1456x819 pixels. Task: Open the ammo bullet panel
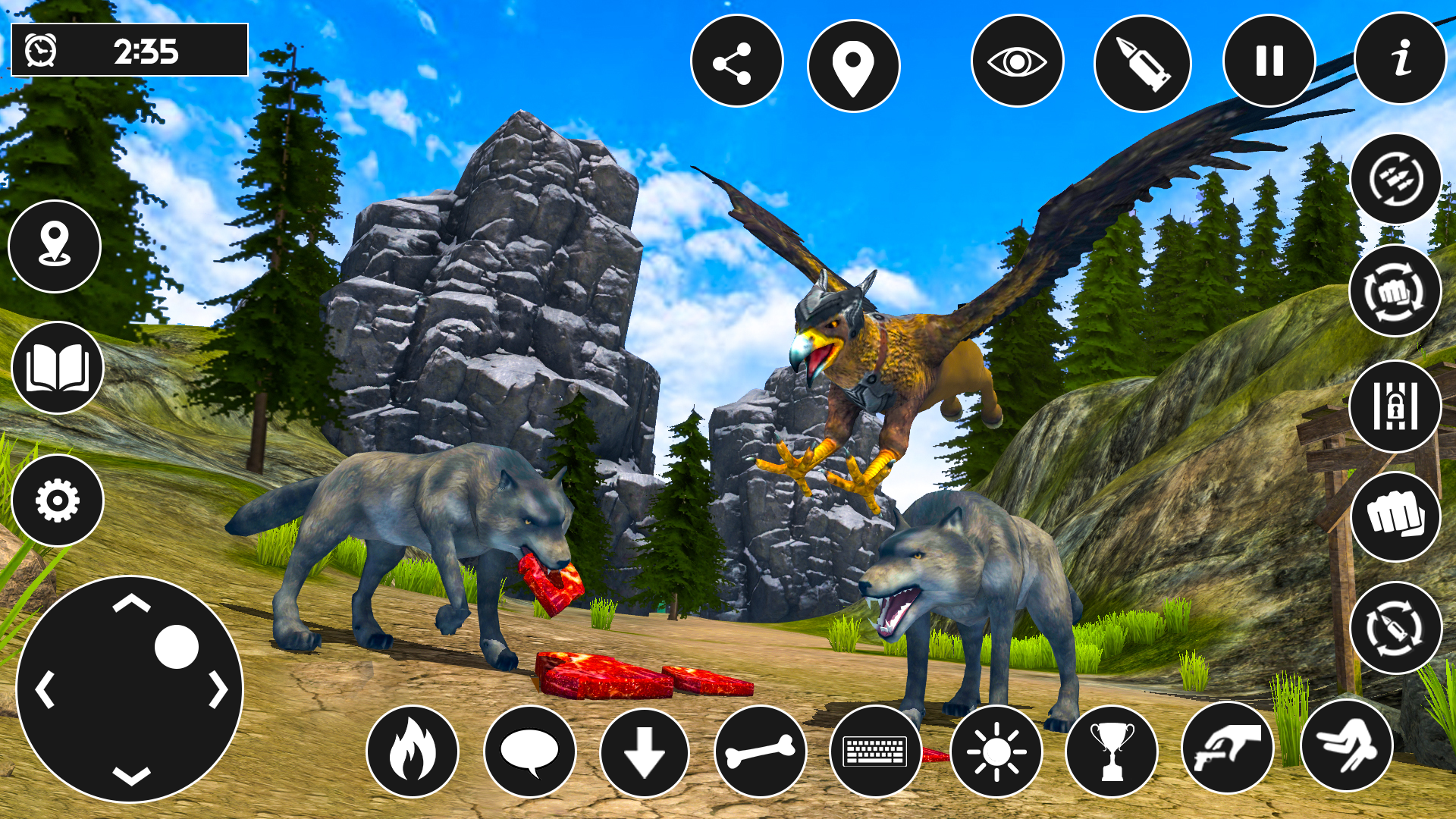(x=1142, y=62)
